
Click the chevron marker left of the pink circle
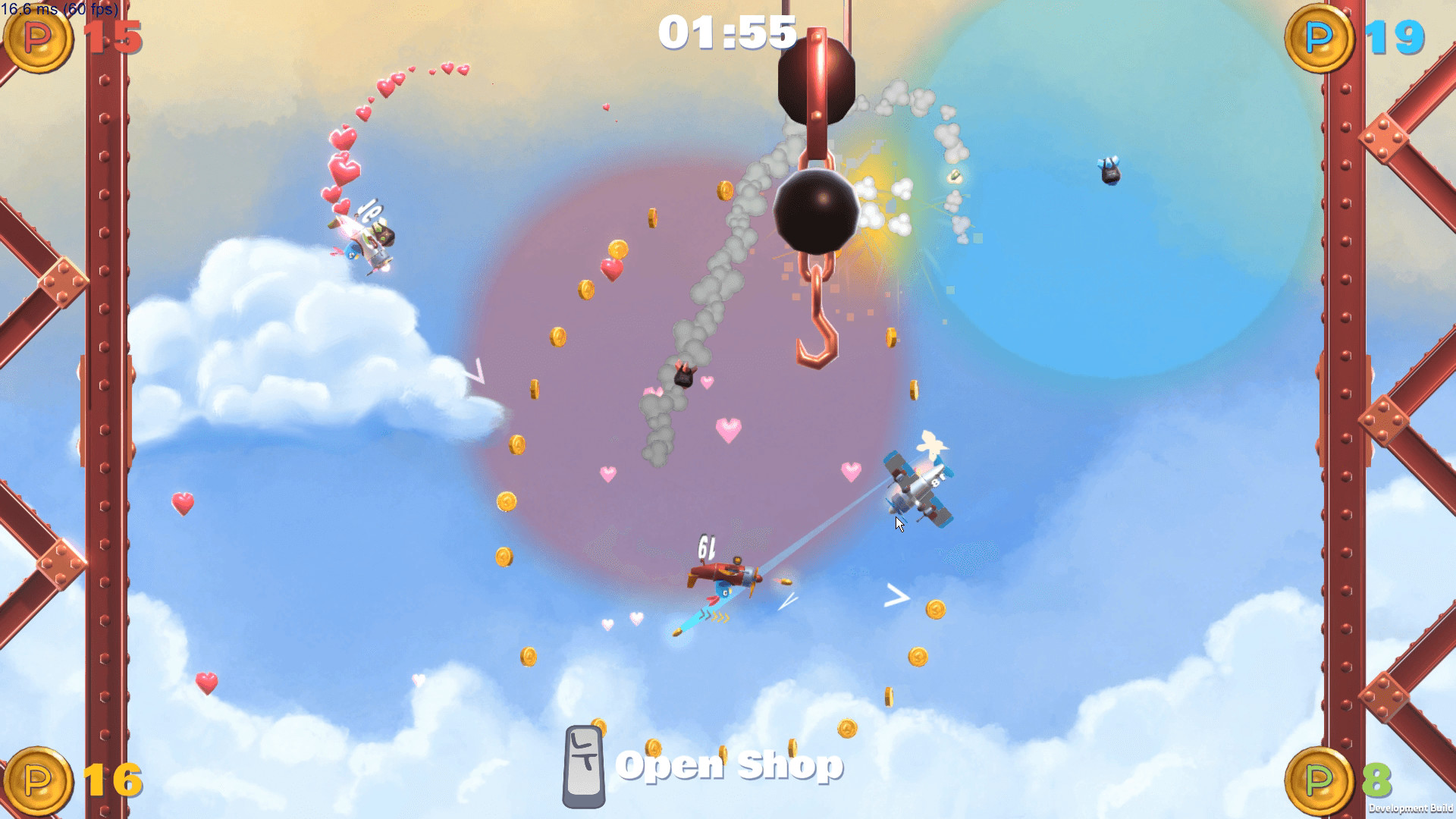(475, 371)
